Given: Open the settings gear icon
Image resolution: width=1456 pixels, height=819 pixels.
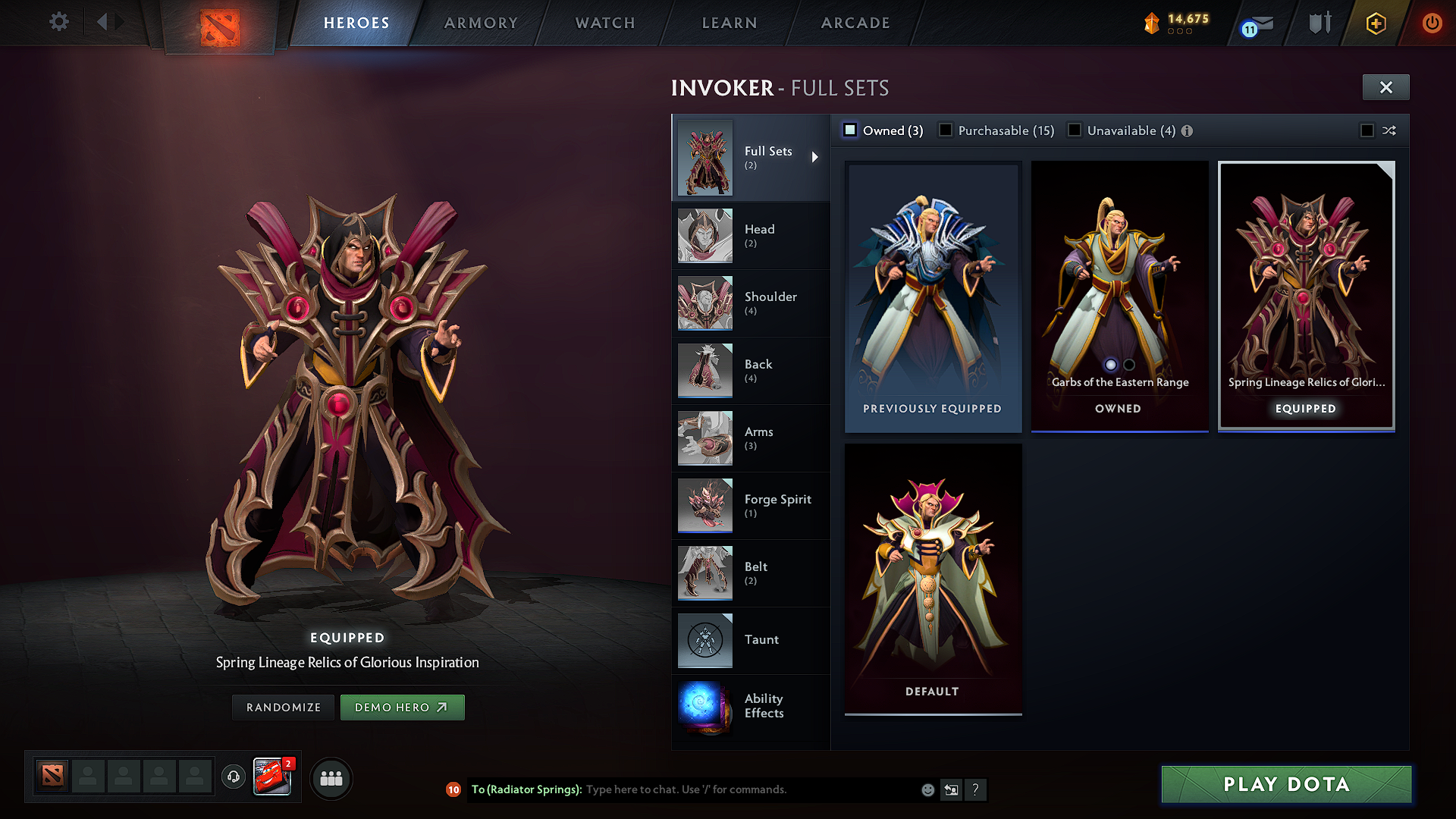Looking at the screenshot, I should pos(58,22).
